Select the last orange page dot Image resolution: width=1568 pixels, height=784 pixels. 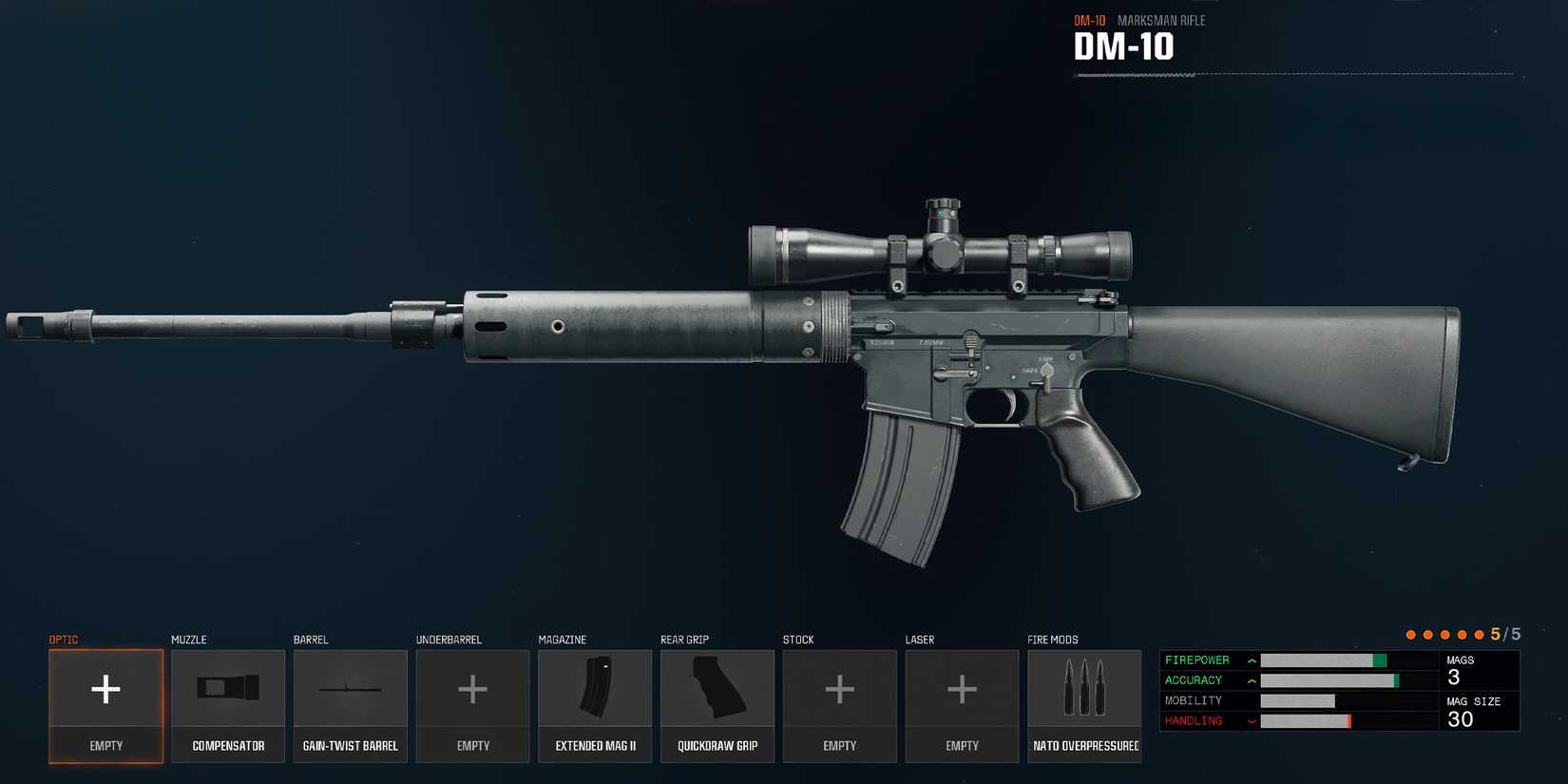(1479, 634)
